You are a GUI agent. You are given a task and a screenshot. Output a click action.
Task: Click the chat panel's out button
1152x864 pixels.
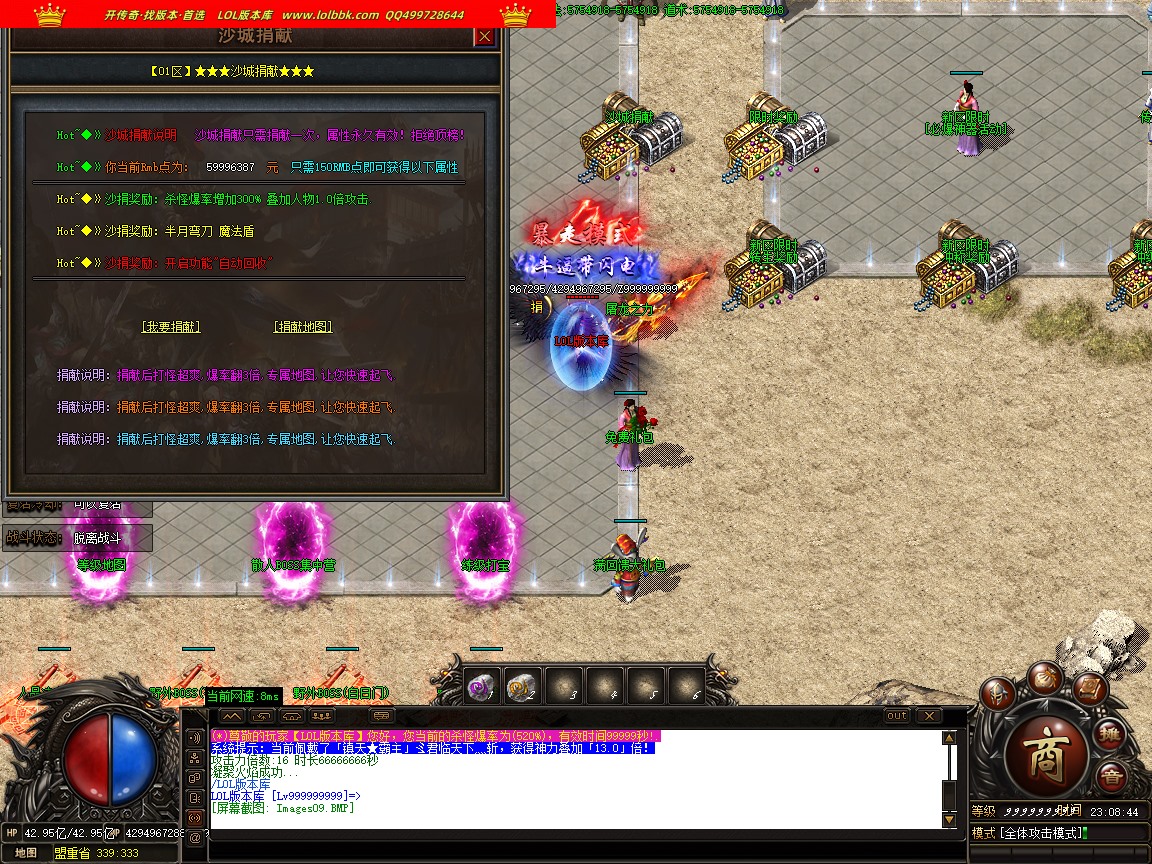tap(897, 716)
